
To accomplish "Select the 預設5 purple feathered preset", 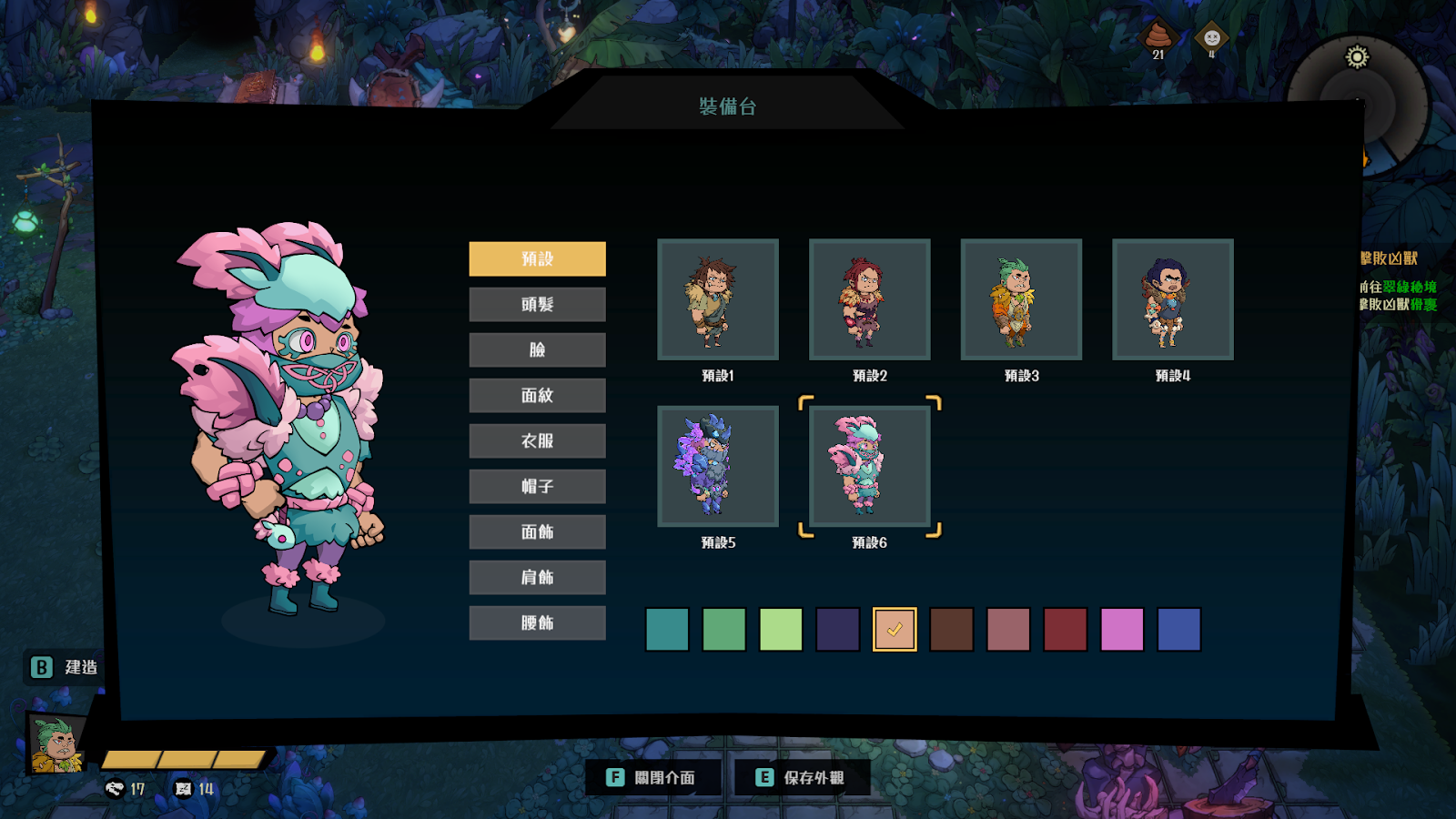I will [718, 466].
